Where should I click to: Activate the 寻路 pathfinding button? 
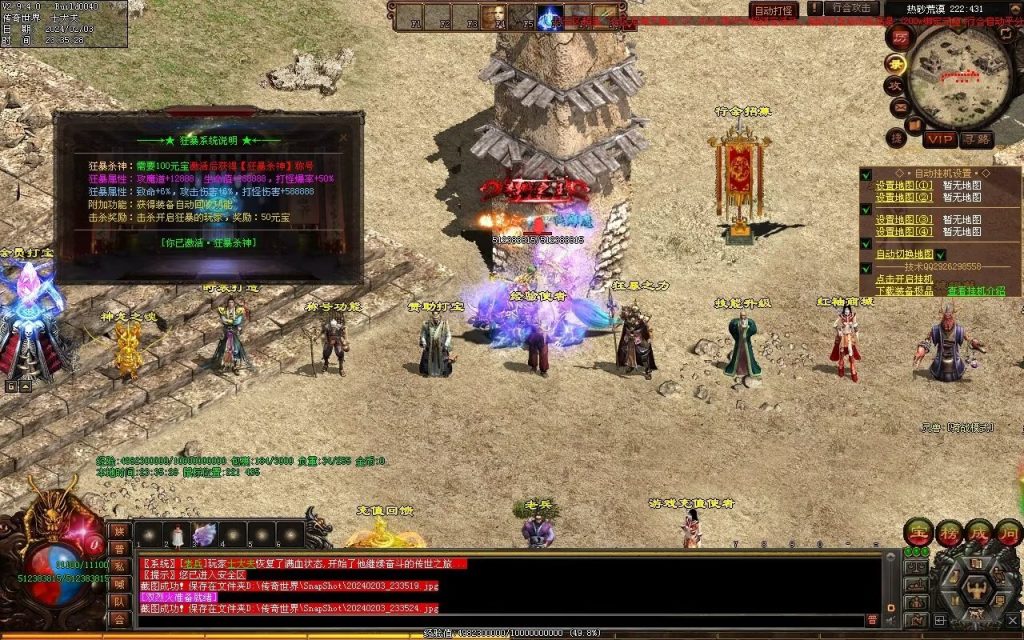(975, 139)
